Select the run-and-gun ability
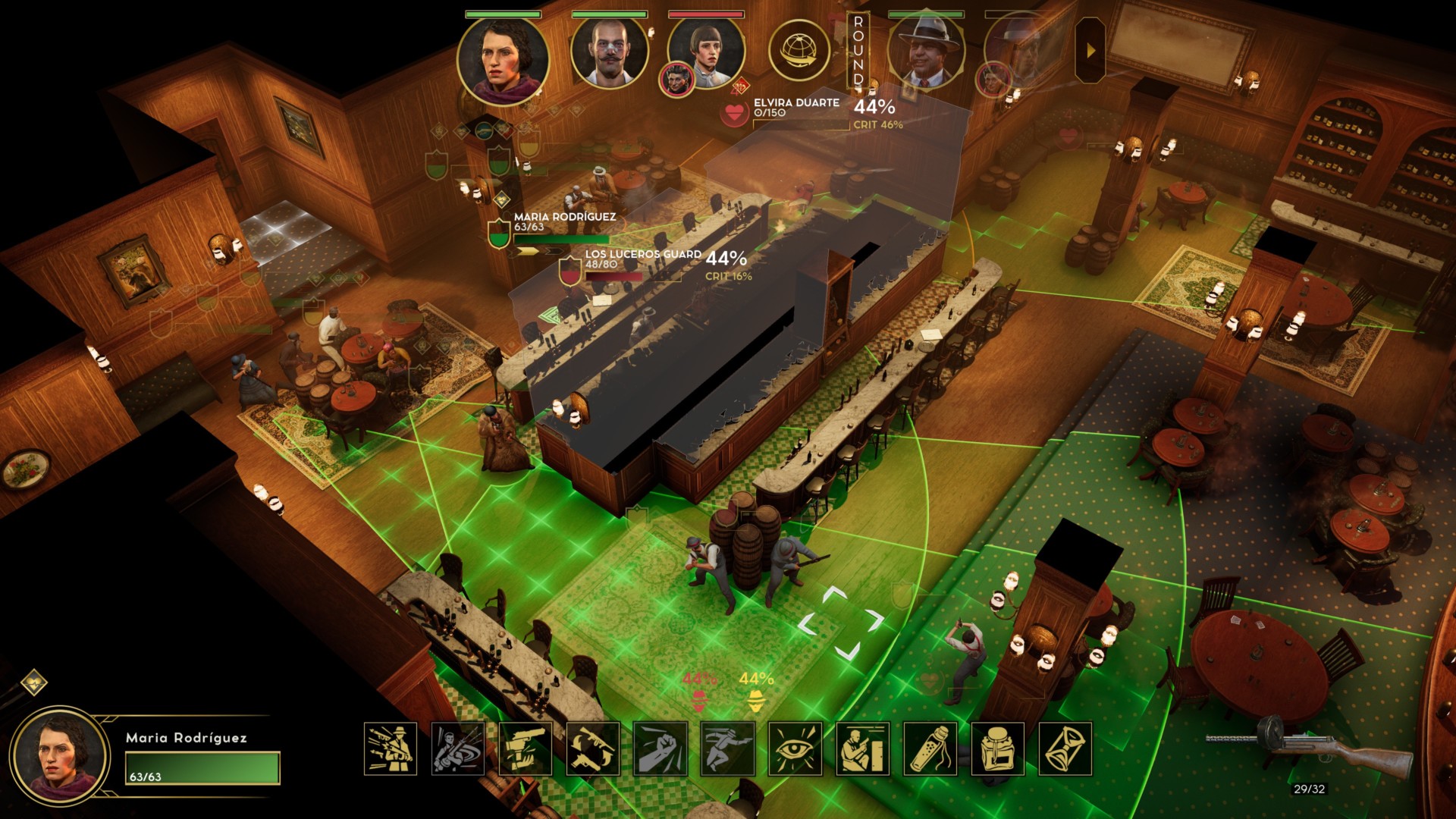The image size is (1456, 819). pos(728,748)
